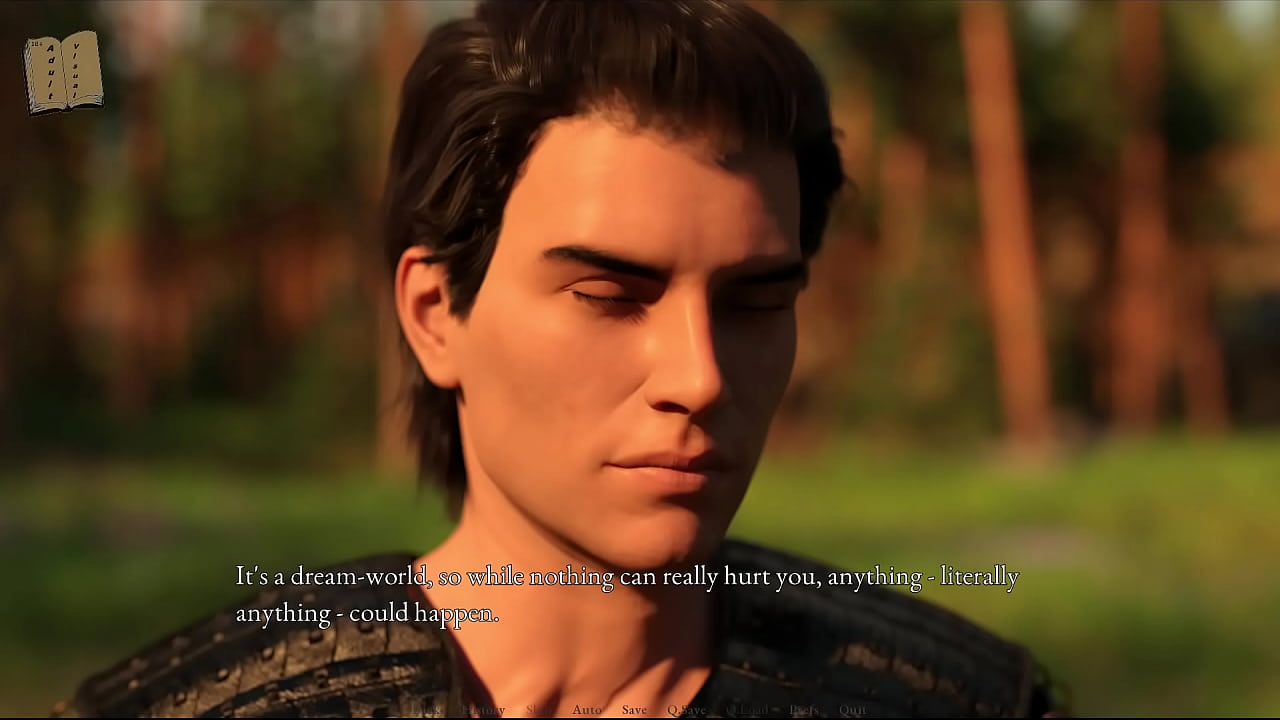Quit the game via quick menu
This screenshot has height=720, width=1280.
pos(853,710)
